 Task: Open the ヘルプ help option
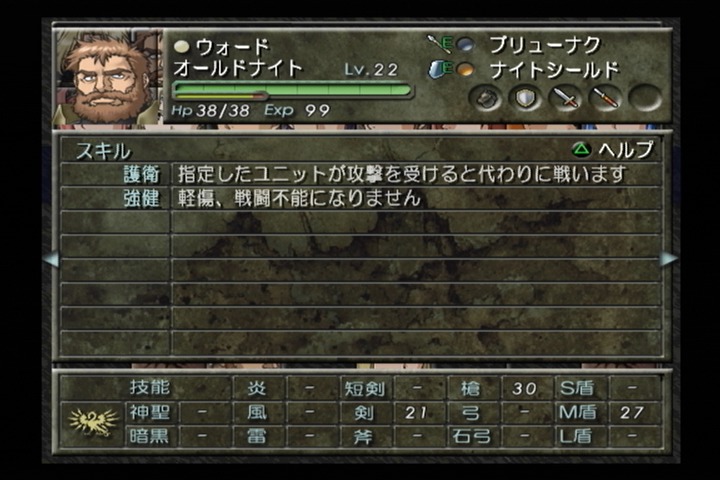click(613, 150)
